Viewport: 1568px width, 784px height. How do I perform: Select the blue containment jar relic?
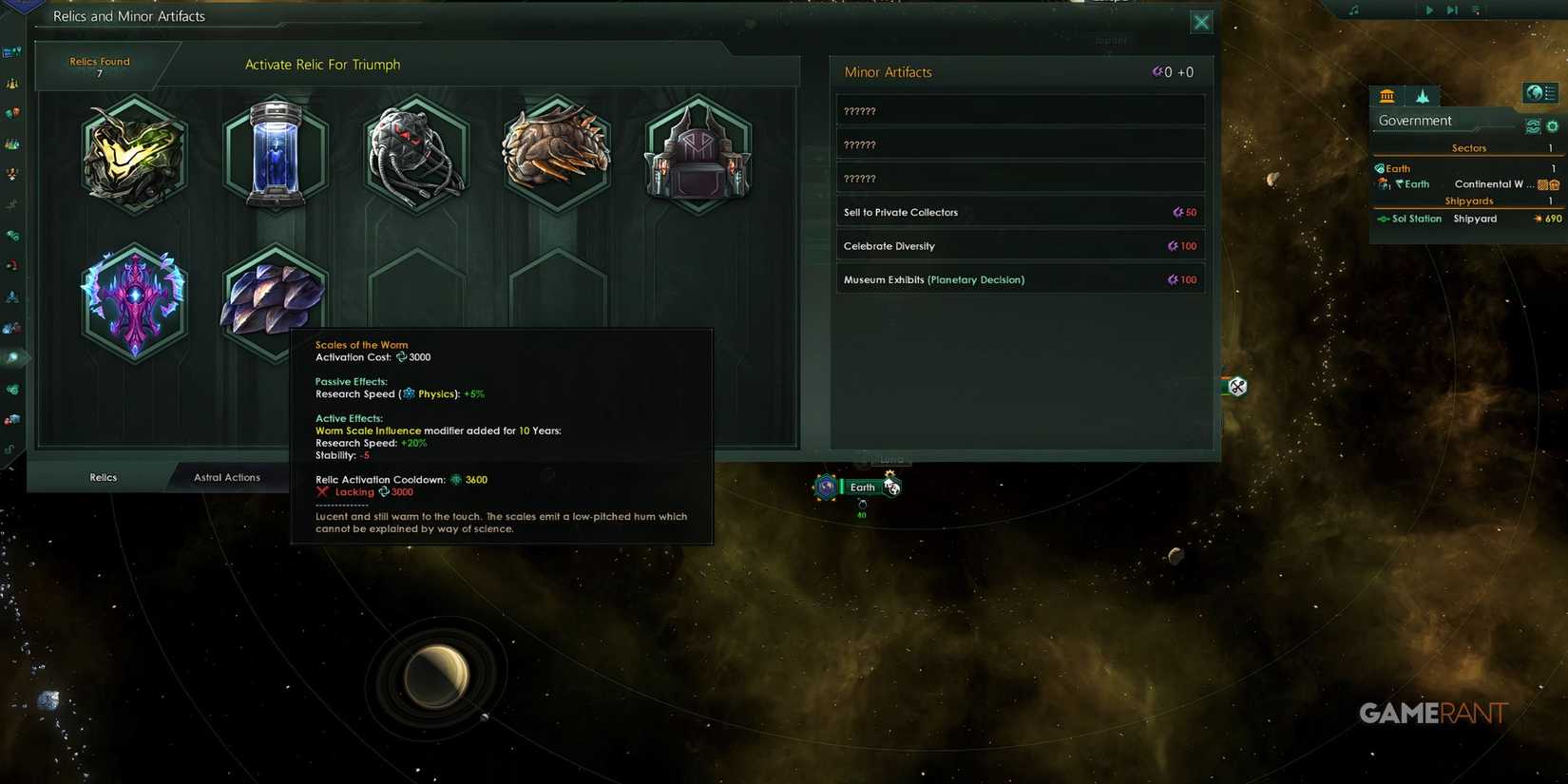(x=275, y=155)
